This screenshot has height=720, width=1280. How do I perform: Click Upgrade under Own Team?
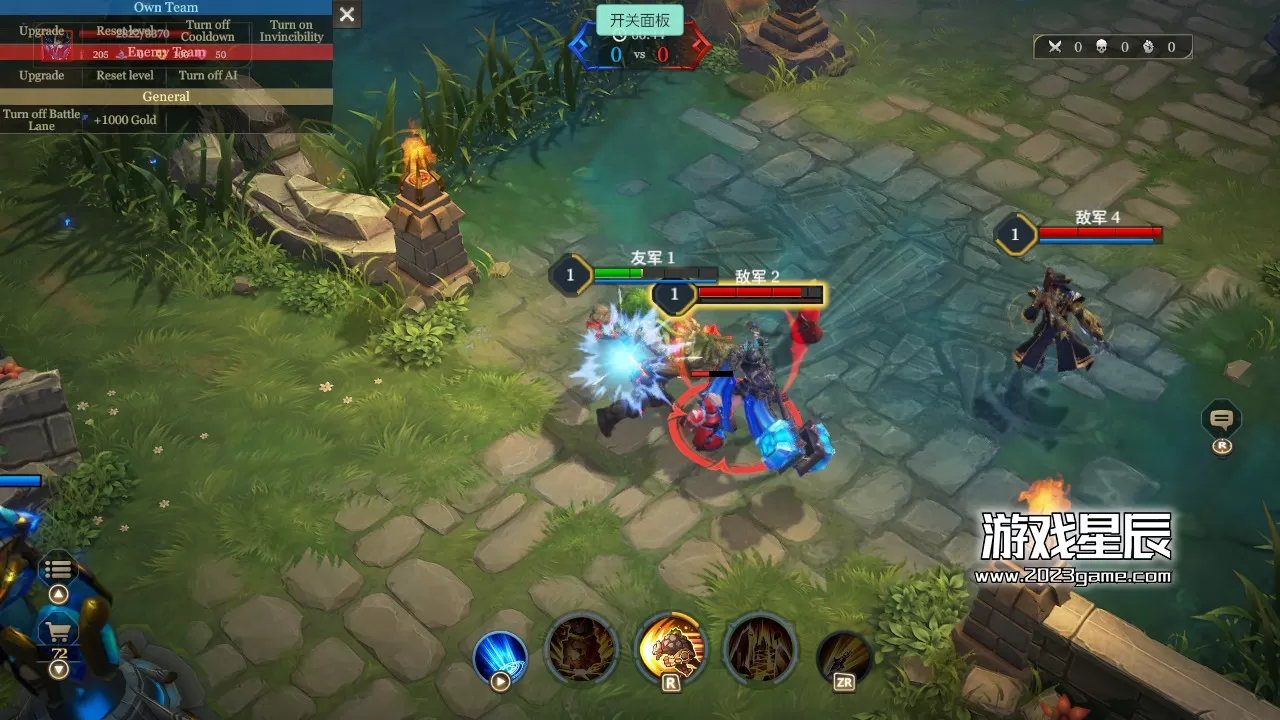click(42, 31)
